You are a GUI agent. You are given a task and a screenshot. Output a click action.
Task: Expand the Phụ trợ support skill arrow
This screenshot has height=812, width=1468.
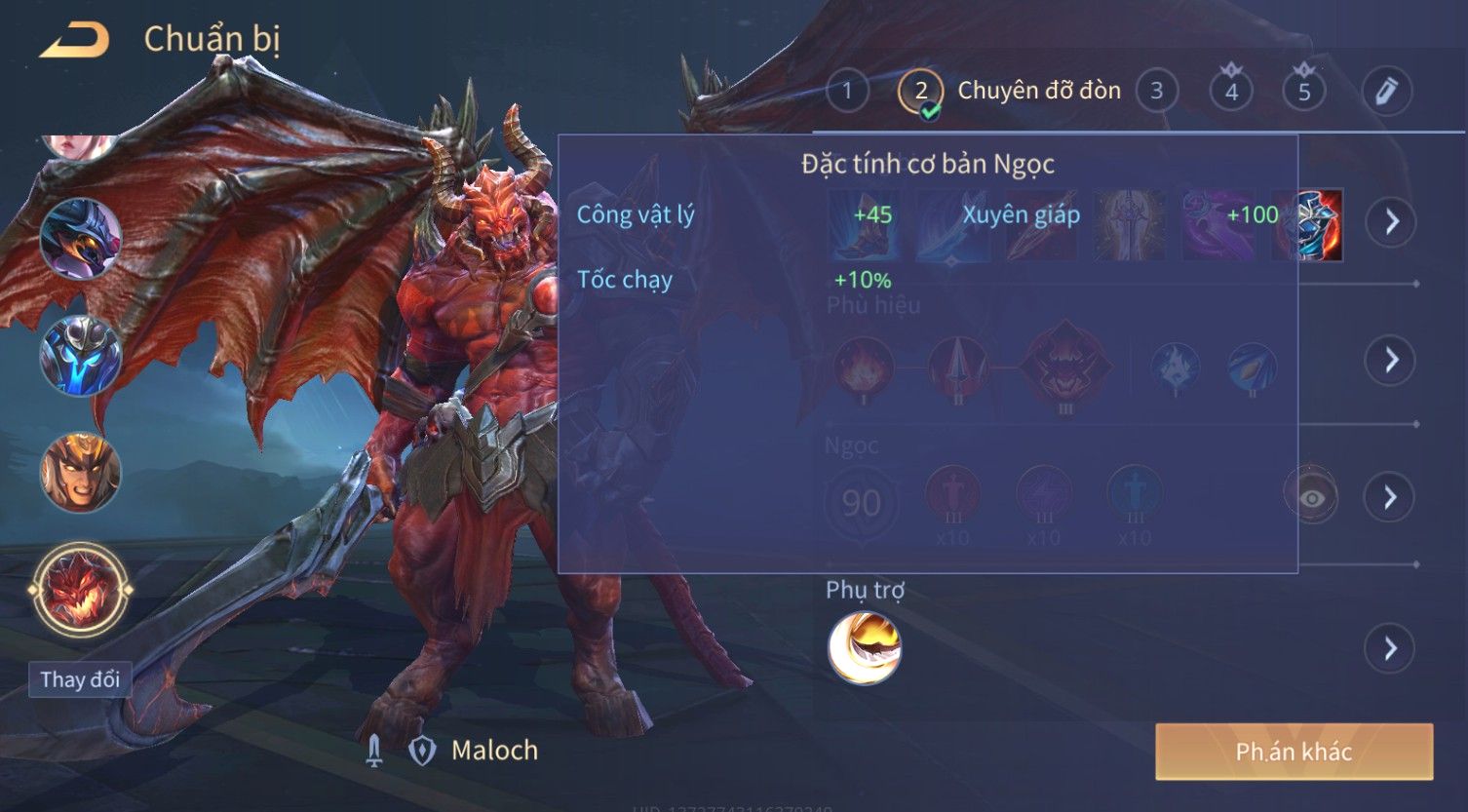pos(1391,648)
